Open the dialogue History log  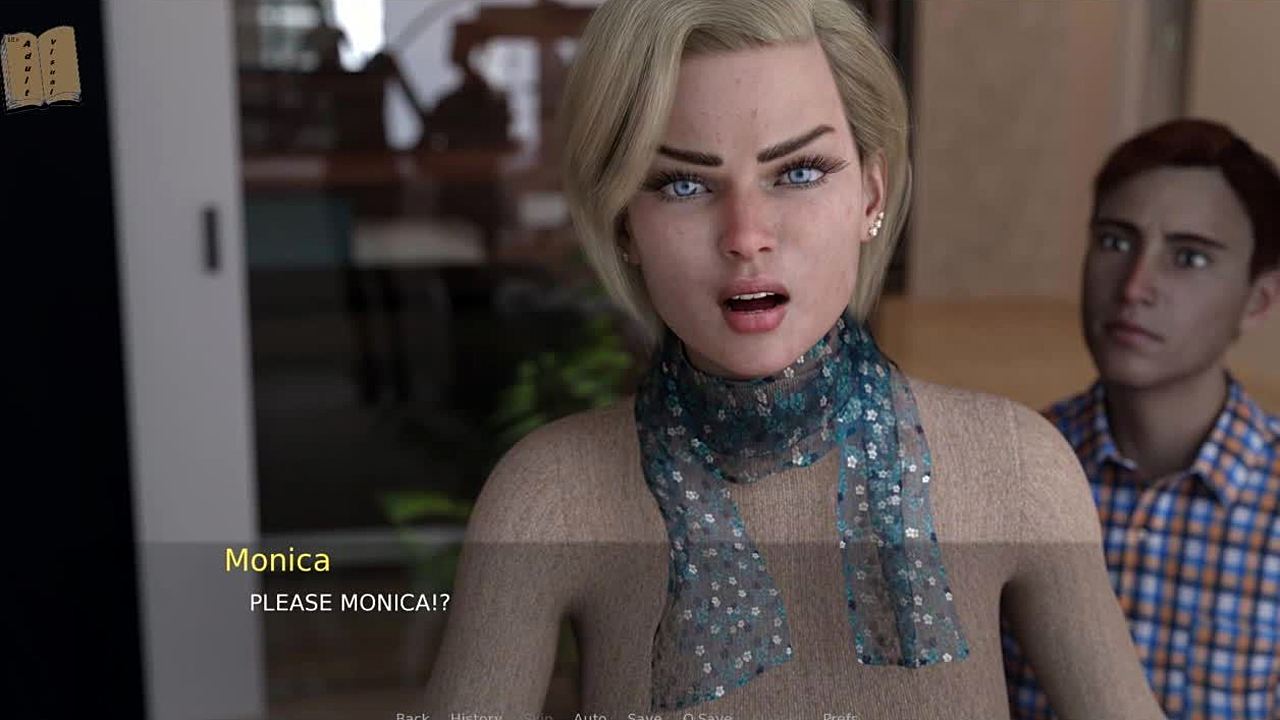[x=476, y=716]
